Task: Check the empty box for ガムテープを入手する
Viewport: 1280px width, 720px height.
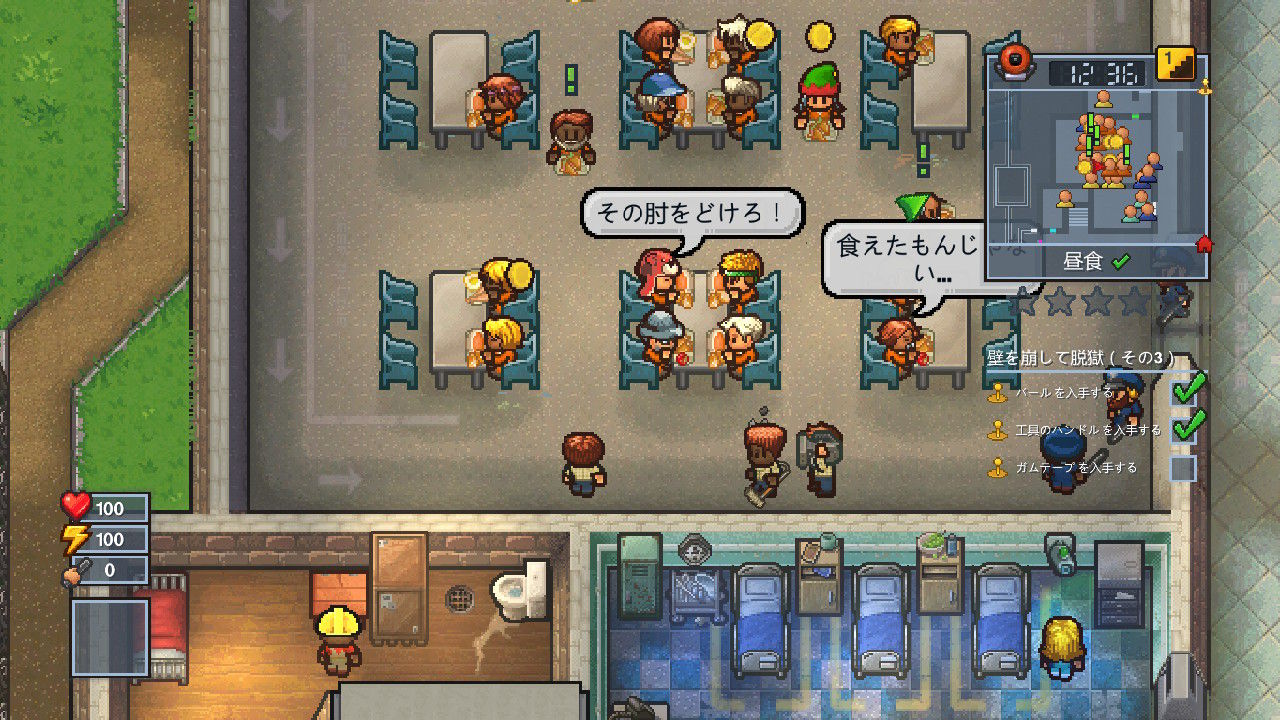Action: [x=1184, y=467]
